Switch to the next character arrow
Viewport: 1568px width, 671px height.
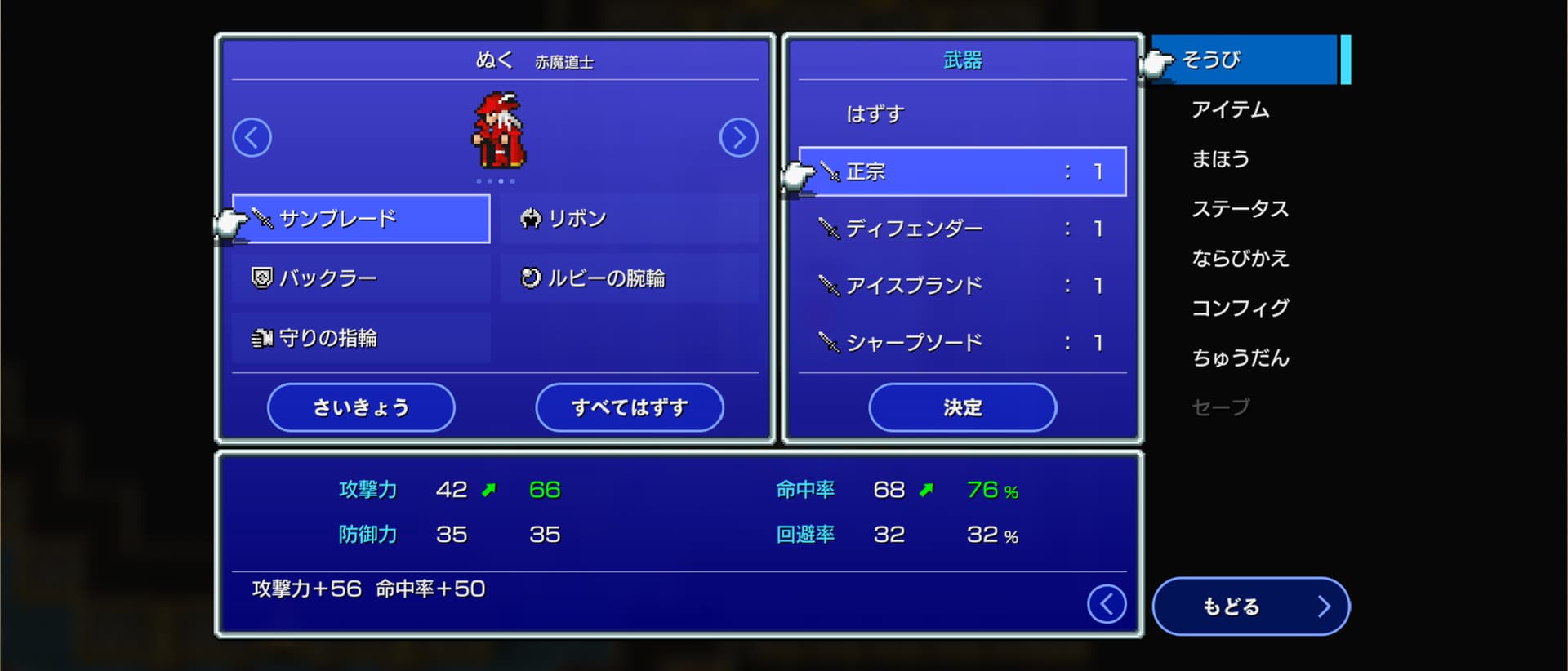(x=738, y=137)
